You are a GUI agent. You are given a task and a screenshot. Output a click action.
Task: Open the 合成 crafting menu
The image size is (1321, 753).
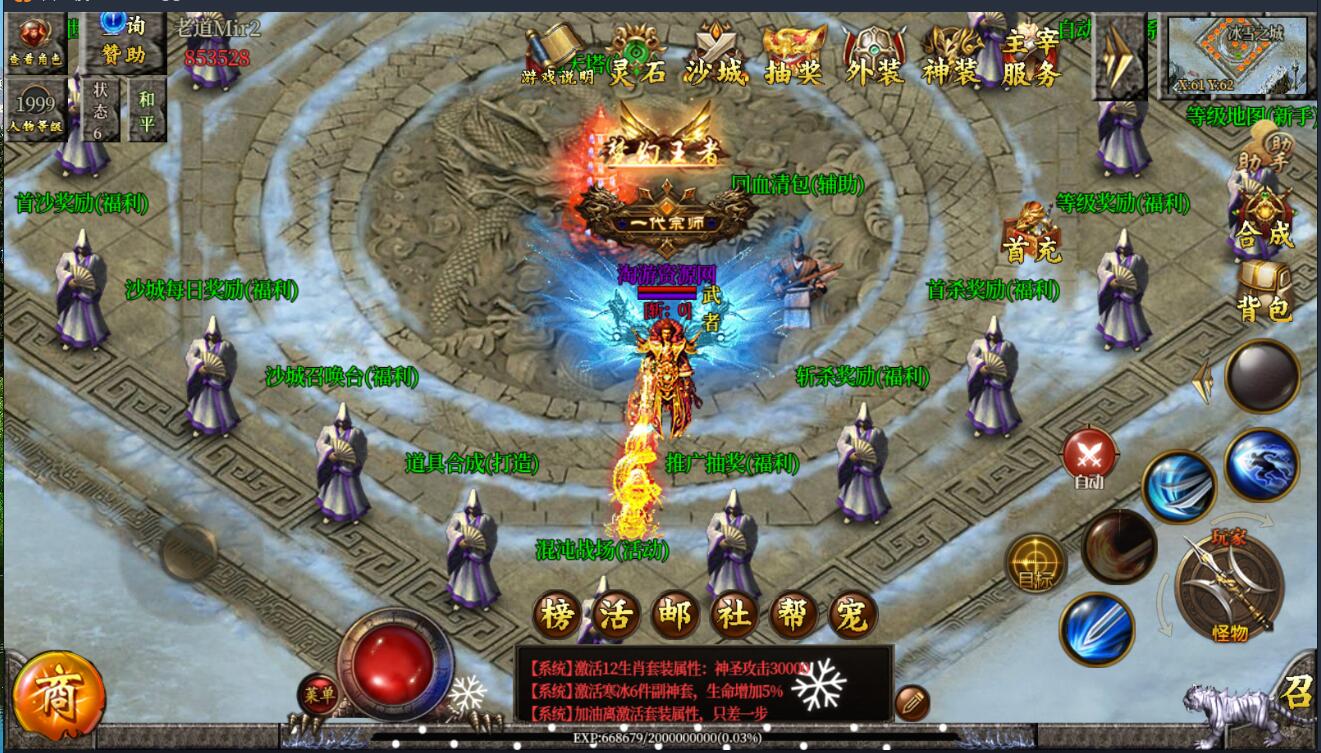point(1264,220)
